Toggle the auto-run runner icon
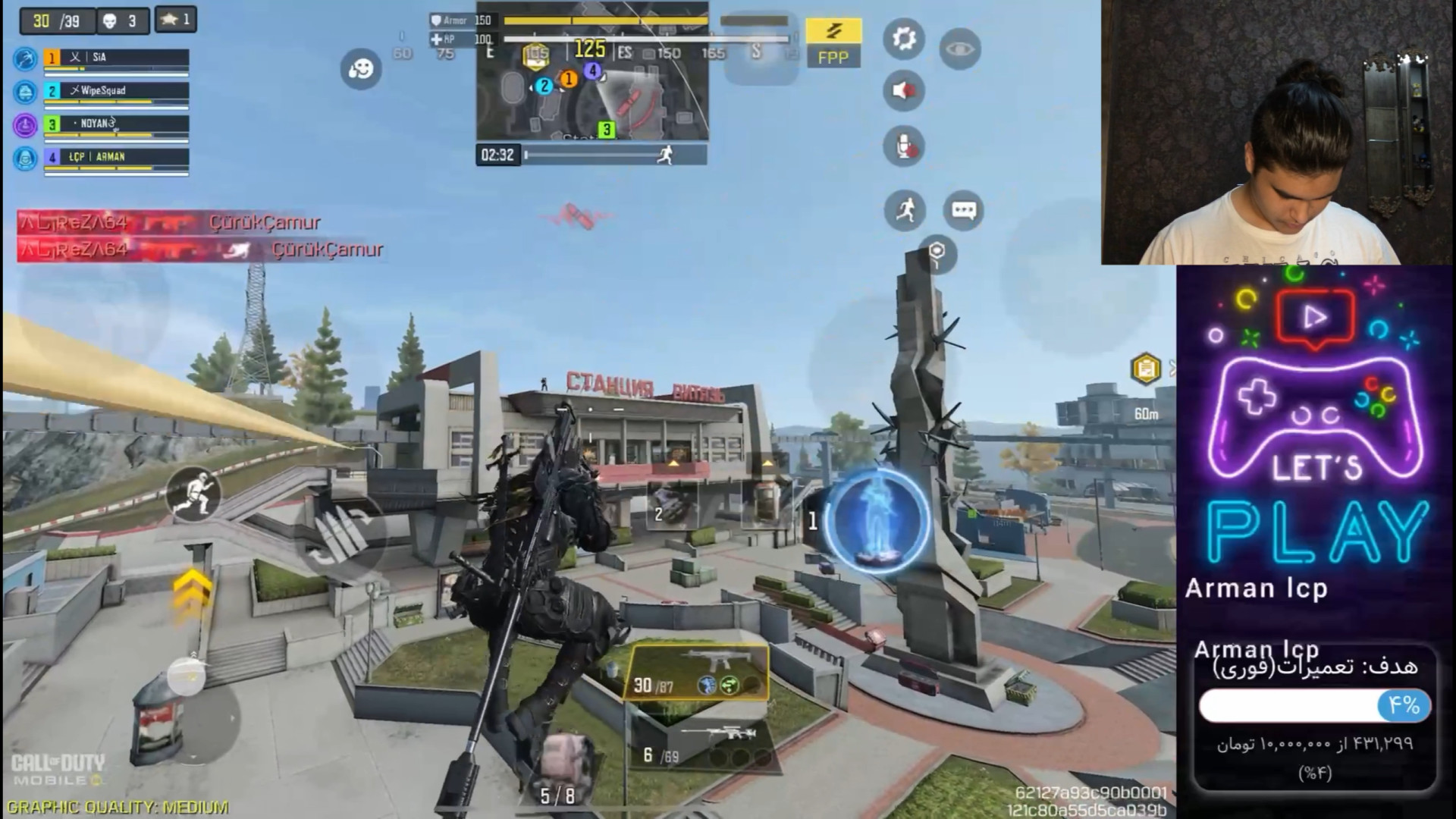This screenshot has width=1456, height=819. (905, 210)
